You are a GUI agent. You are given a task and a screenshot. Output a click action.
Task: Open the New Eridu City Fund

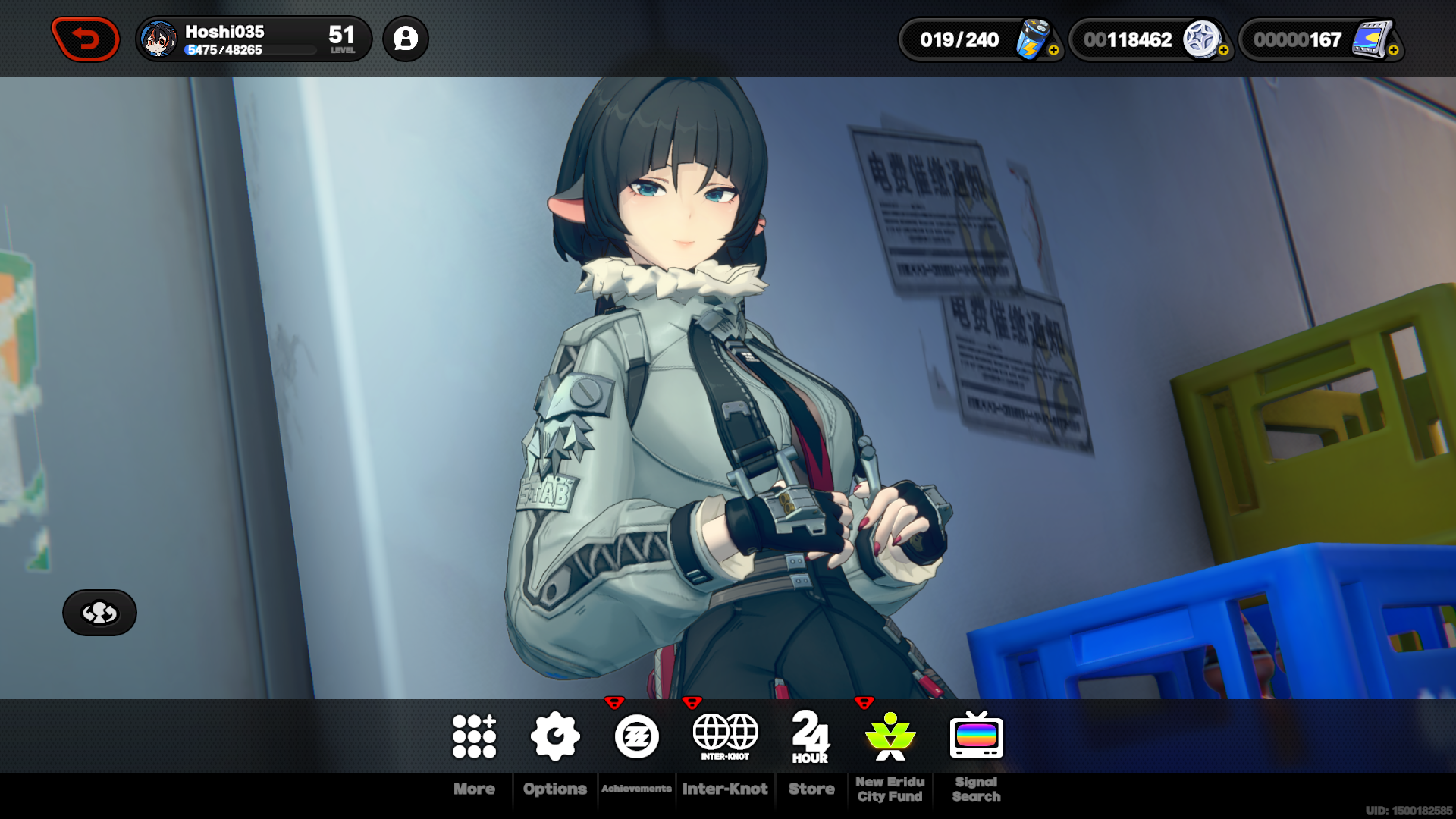(x=891, y=736)
